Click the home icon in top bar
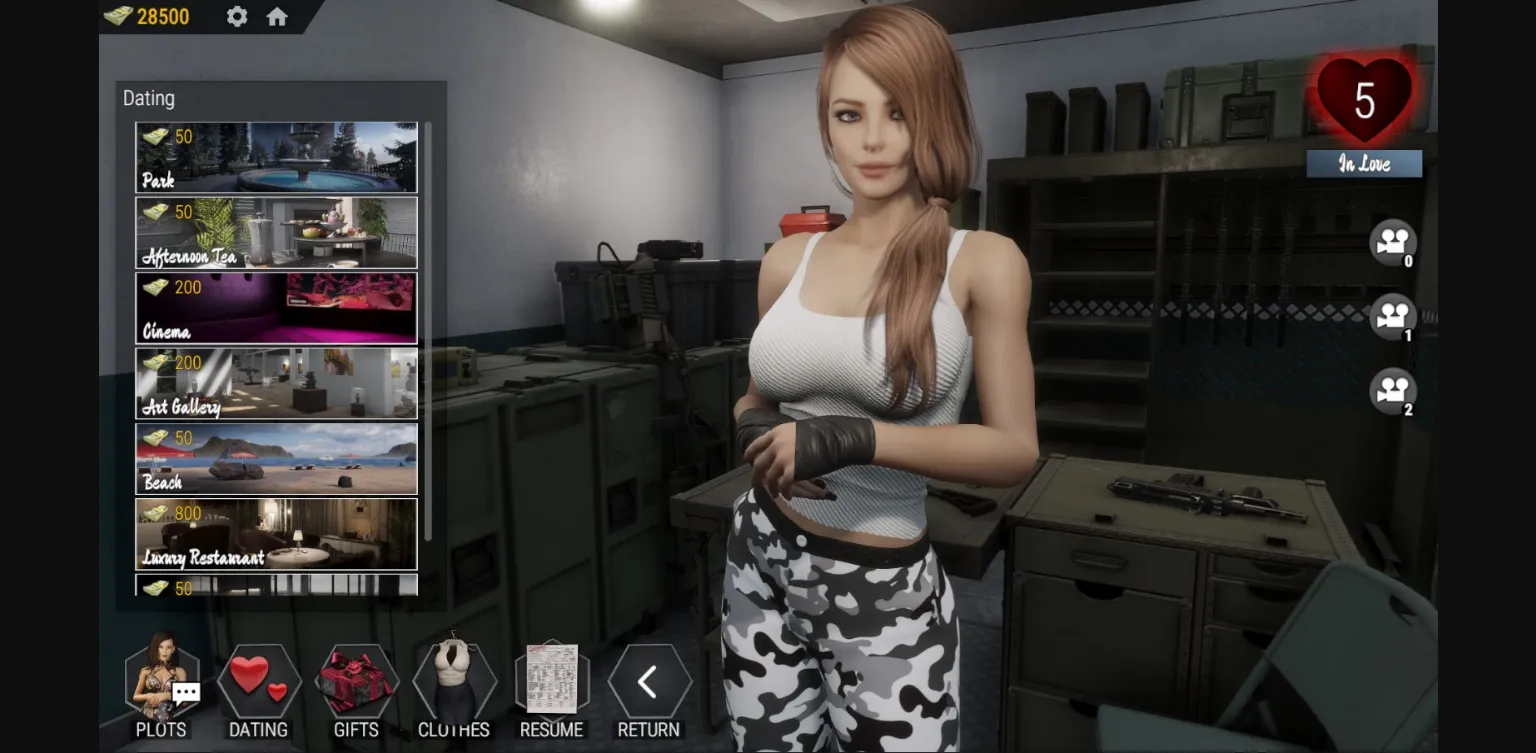This screenshot has height=753, width=1536. point(277,16)
